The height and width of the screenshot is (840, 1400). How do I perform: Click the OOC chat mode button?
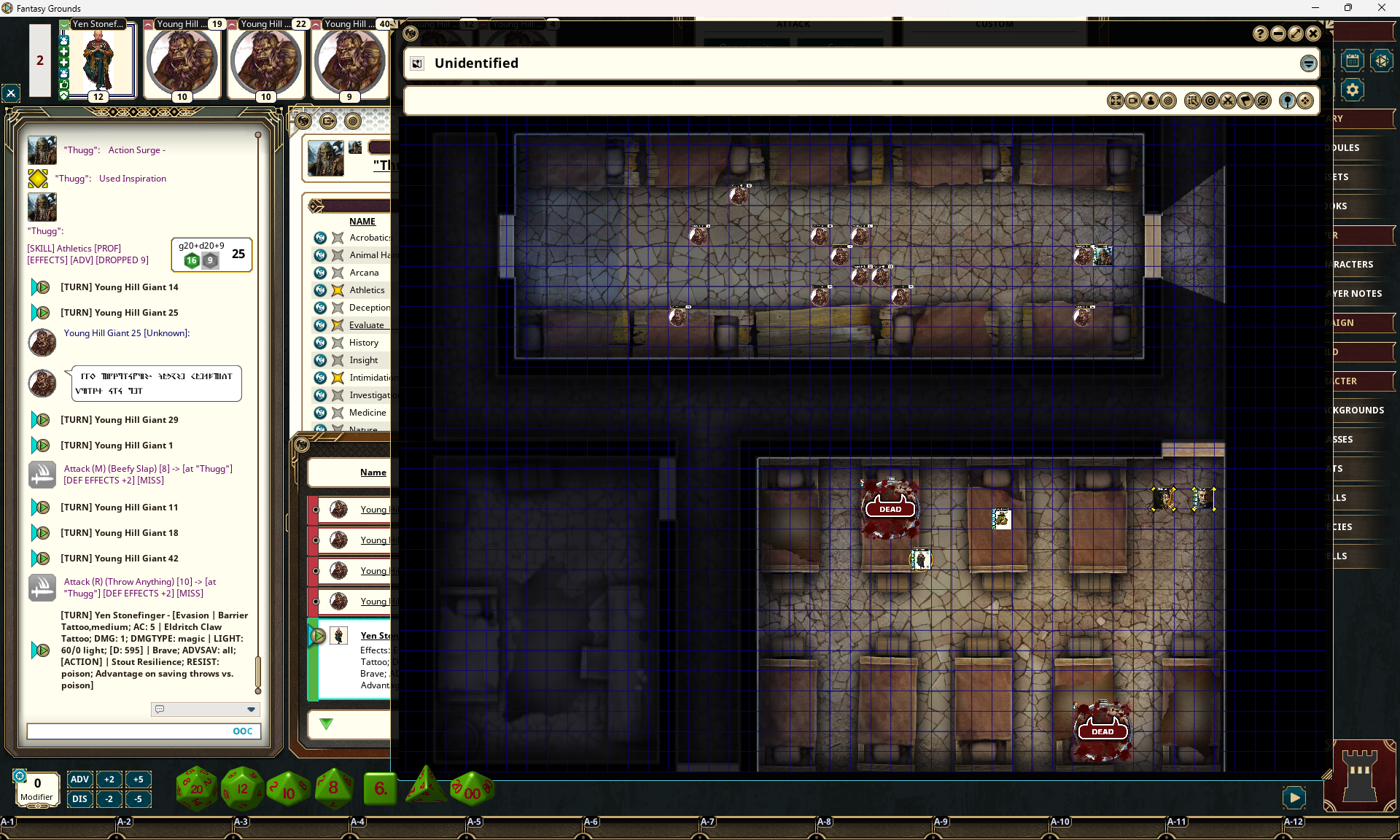[x=242, y=731]
